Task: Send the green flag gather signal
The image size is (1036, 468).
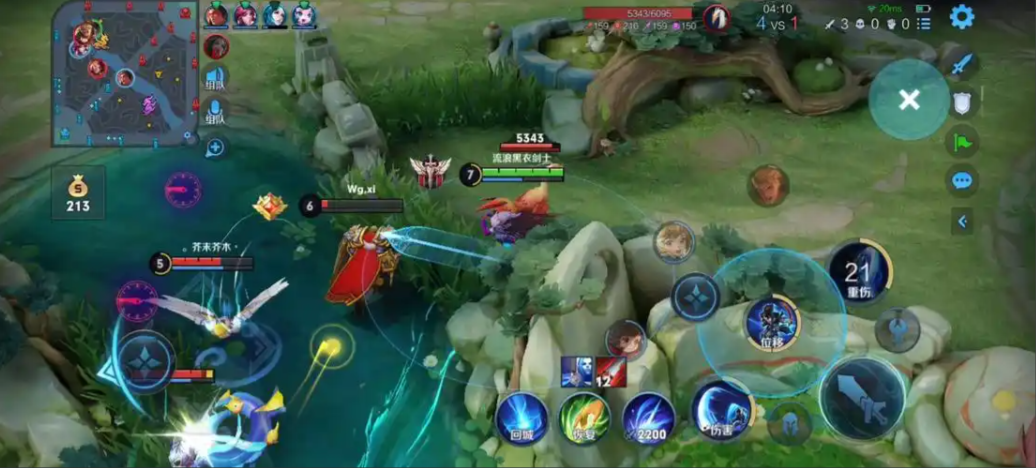Action: pyautogui.click(x=962, y=141)
